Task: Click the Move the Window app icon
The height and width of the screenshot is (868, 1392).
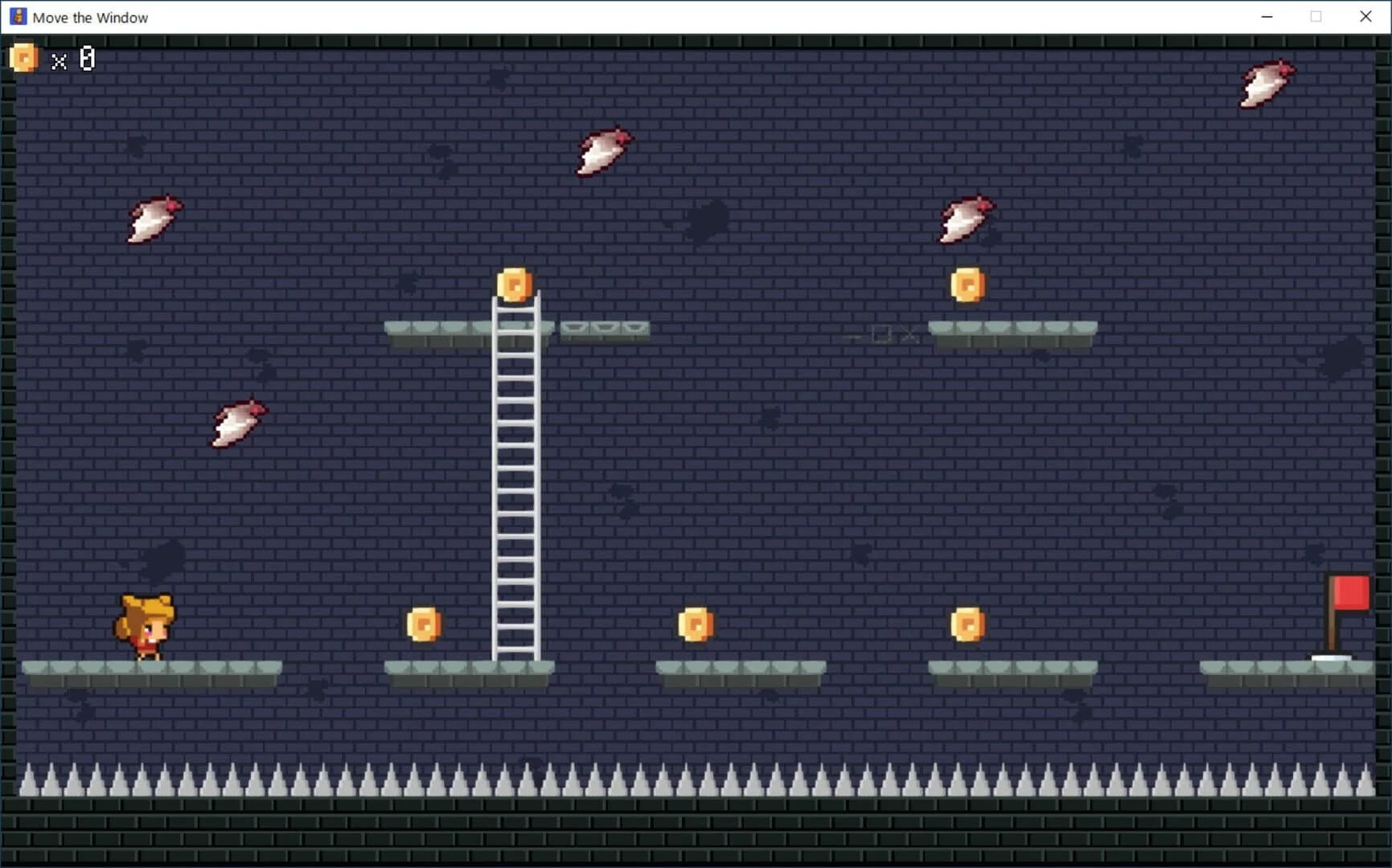Action: pos(17,16)
